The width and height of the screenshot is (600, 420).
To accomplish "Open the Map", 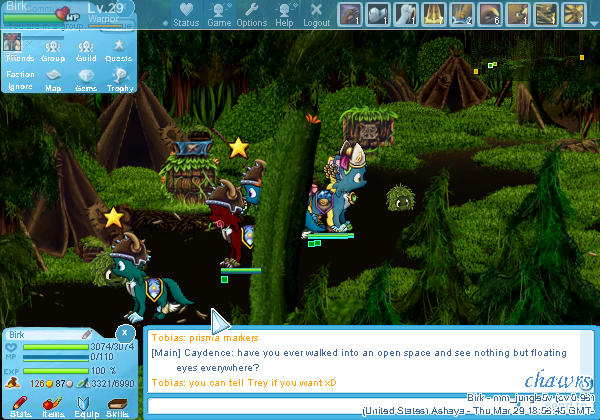I will click(53, 79).
